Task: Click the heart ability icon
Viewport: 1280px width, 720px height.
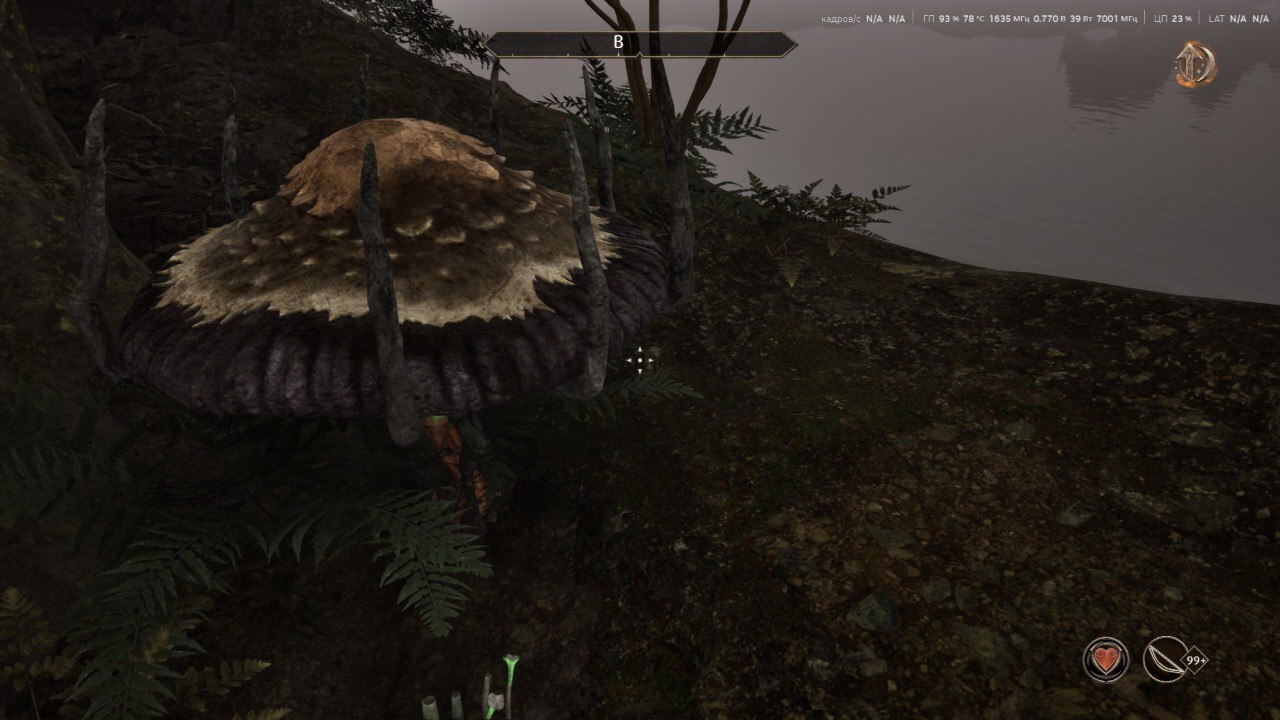Action: (1105, 660)
